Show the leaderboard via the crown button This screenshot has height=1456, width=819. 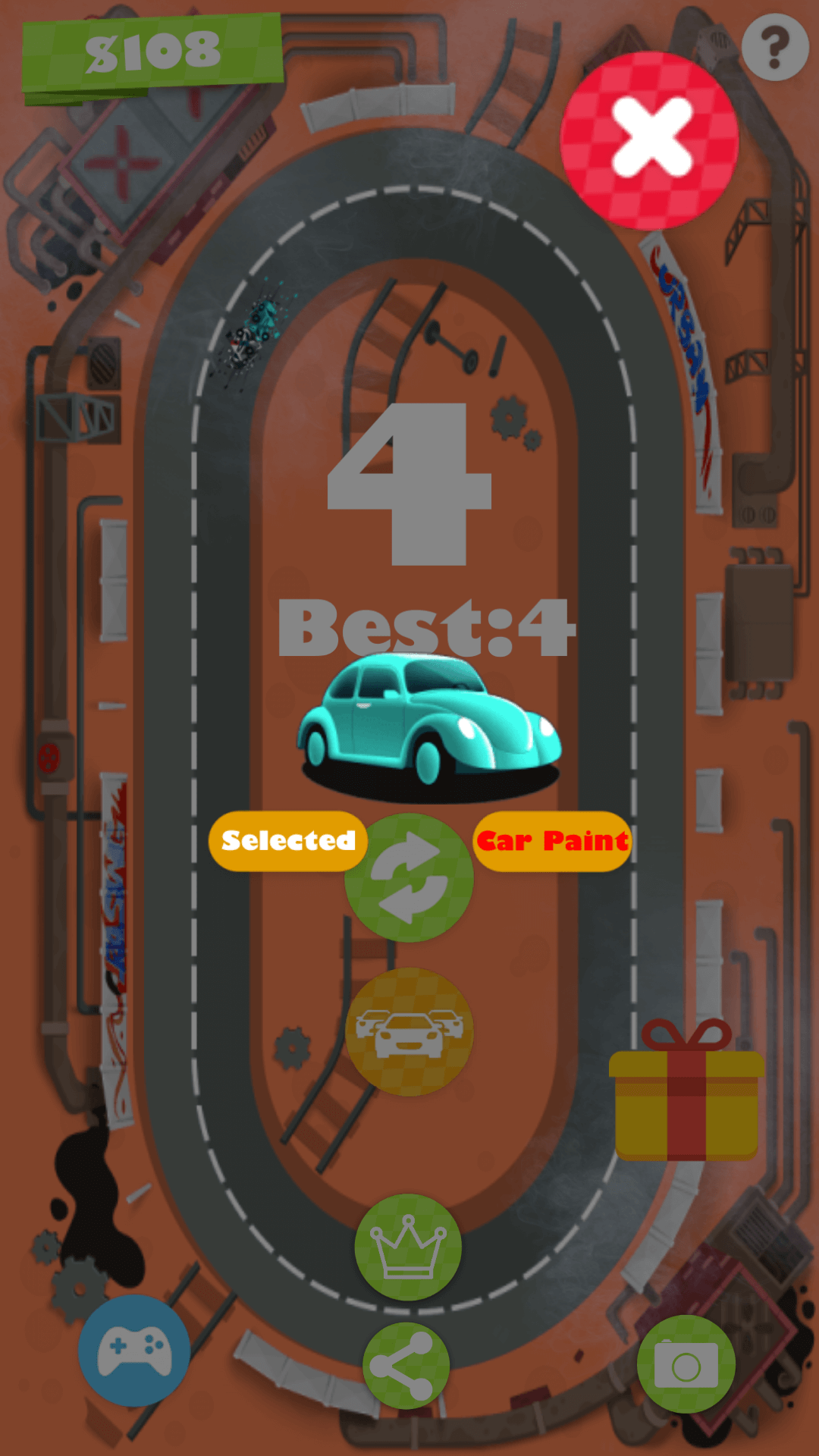(408, 1247)
